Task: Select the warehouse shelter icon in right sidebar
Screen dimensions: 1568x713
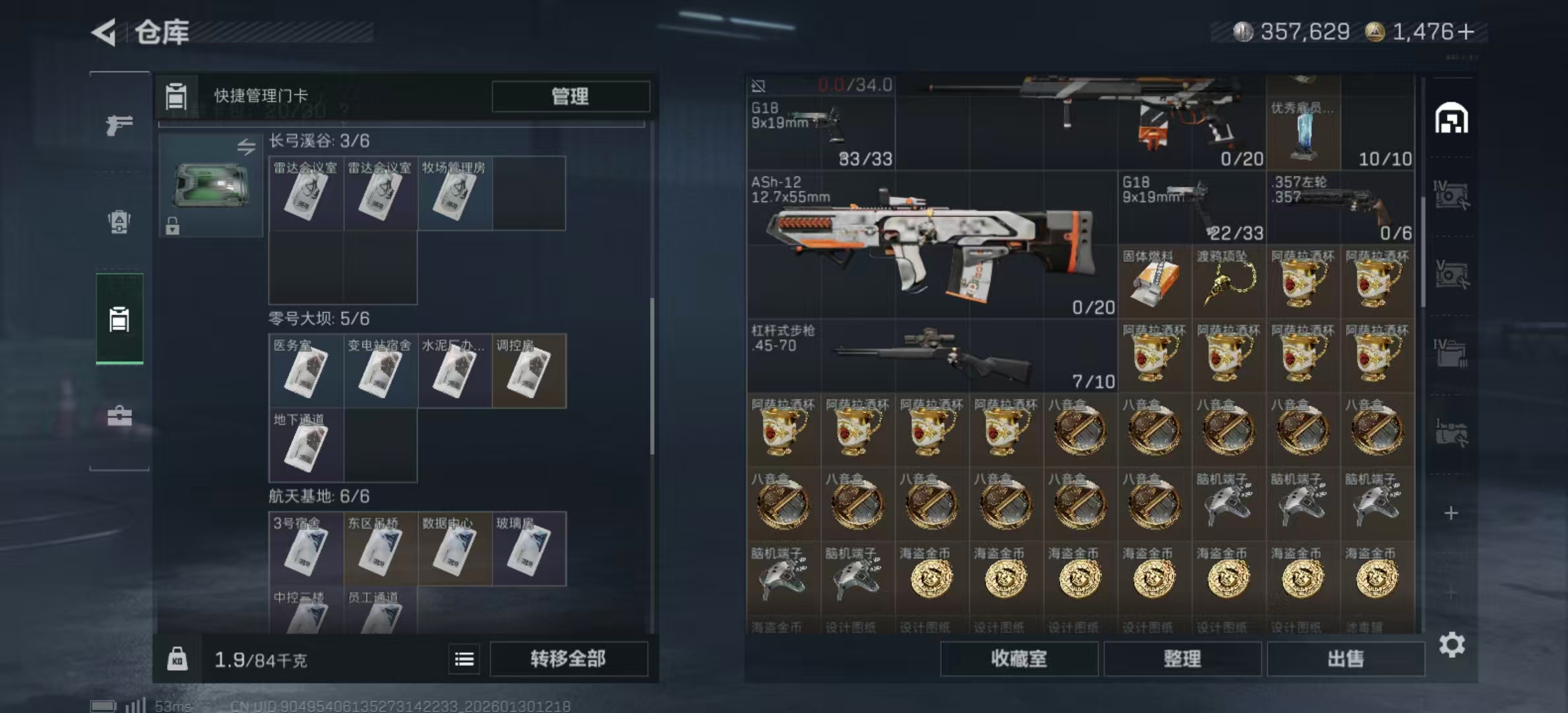Action: point(1451,119)
